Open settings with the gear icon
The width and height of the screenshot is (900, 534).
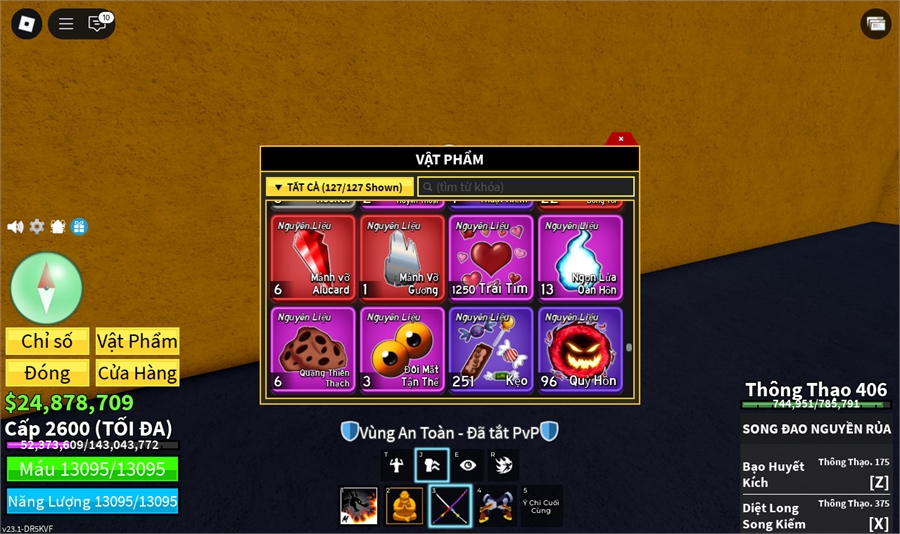37,227
